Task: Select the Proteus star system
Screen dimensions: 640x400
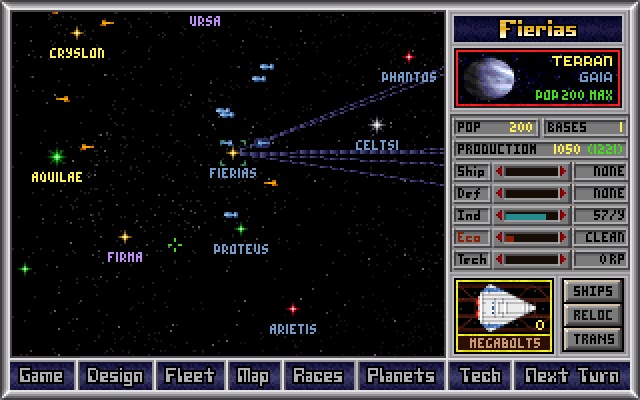Action: tap(241, 230)
